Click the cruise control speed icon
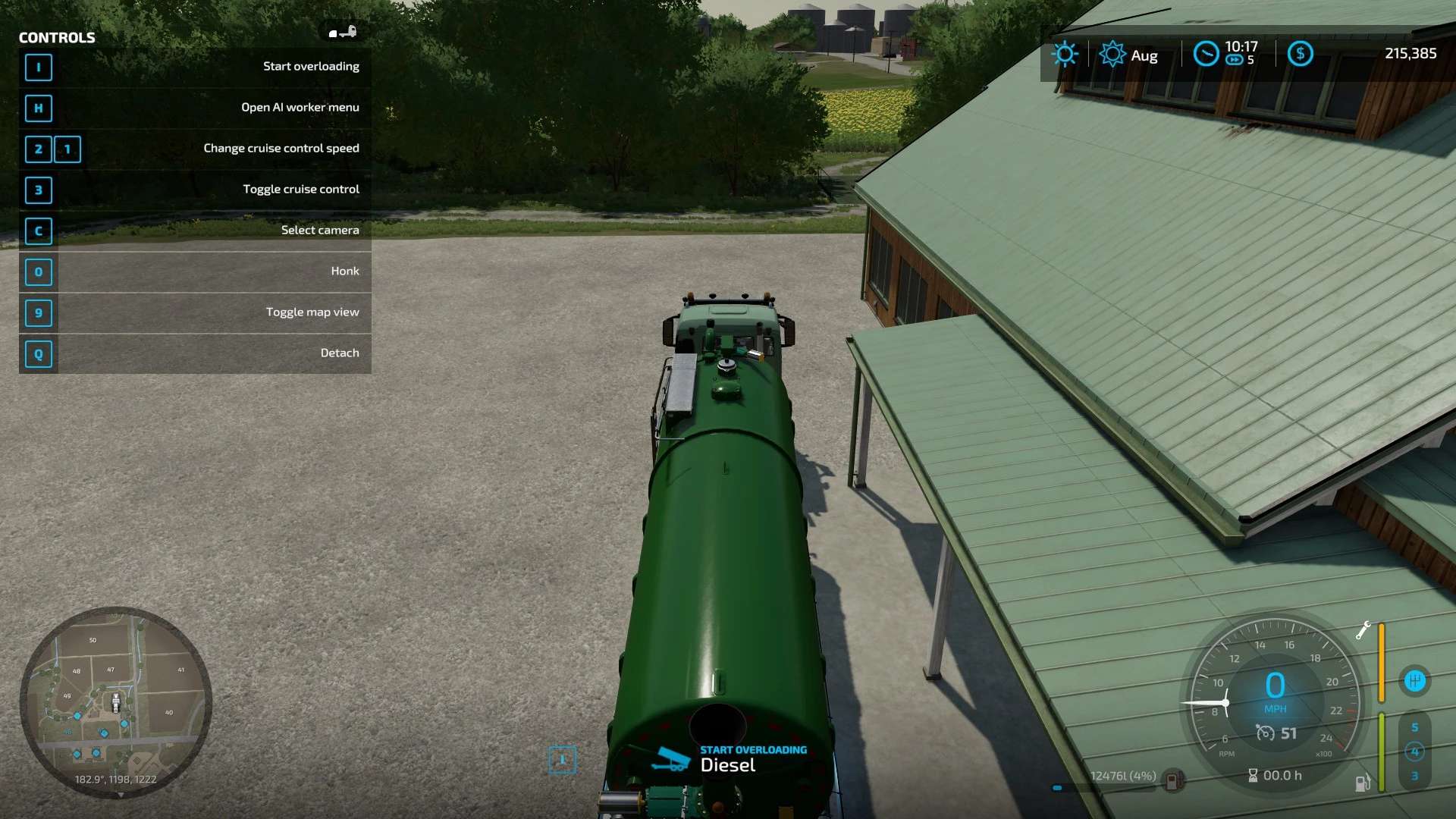 [1265, 733]
